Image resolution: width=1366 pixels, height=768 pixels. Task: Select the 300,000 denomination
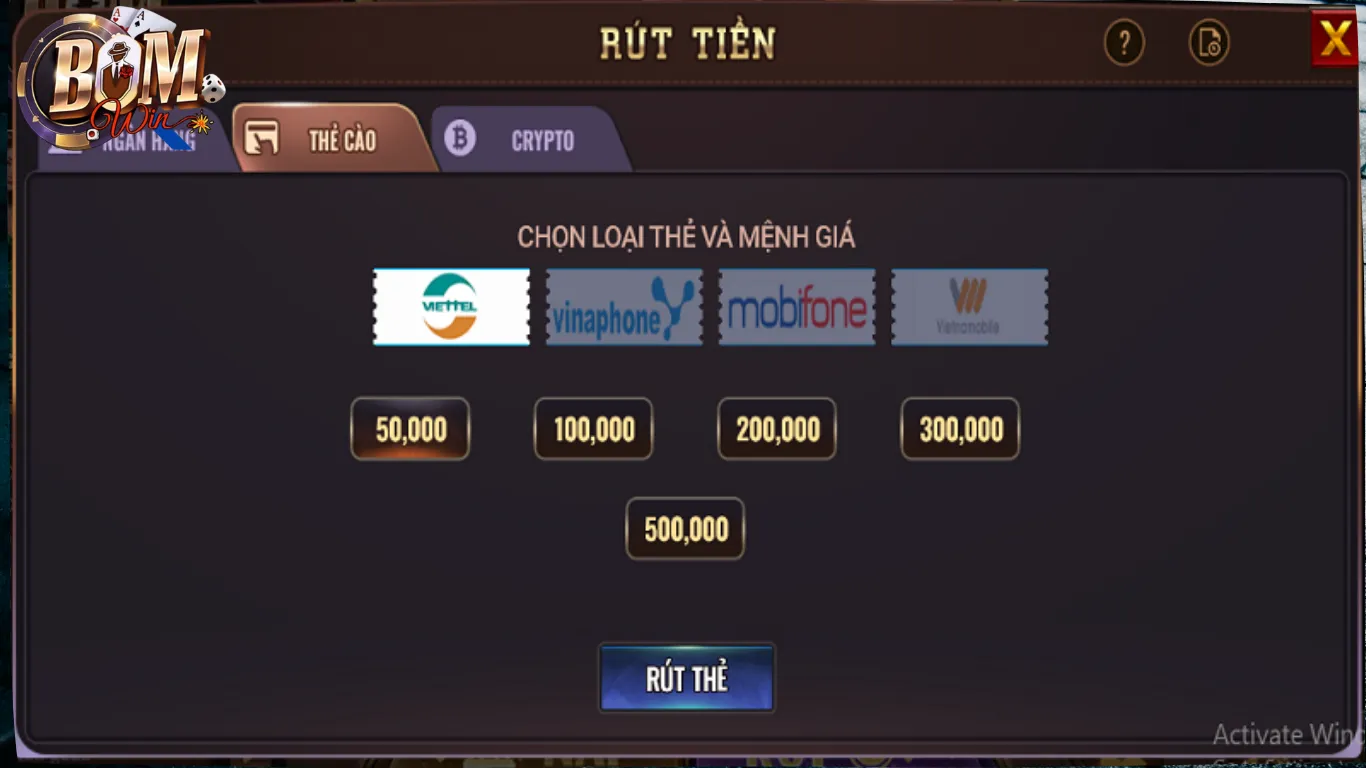pyautogui.click(x=960, y=428)
